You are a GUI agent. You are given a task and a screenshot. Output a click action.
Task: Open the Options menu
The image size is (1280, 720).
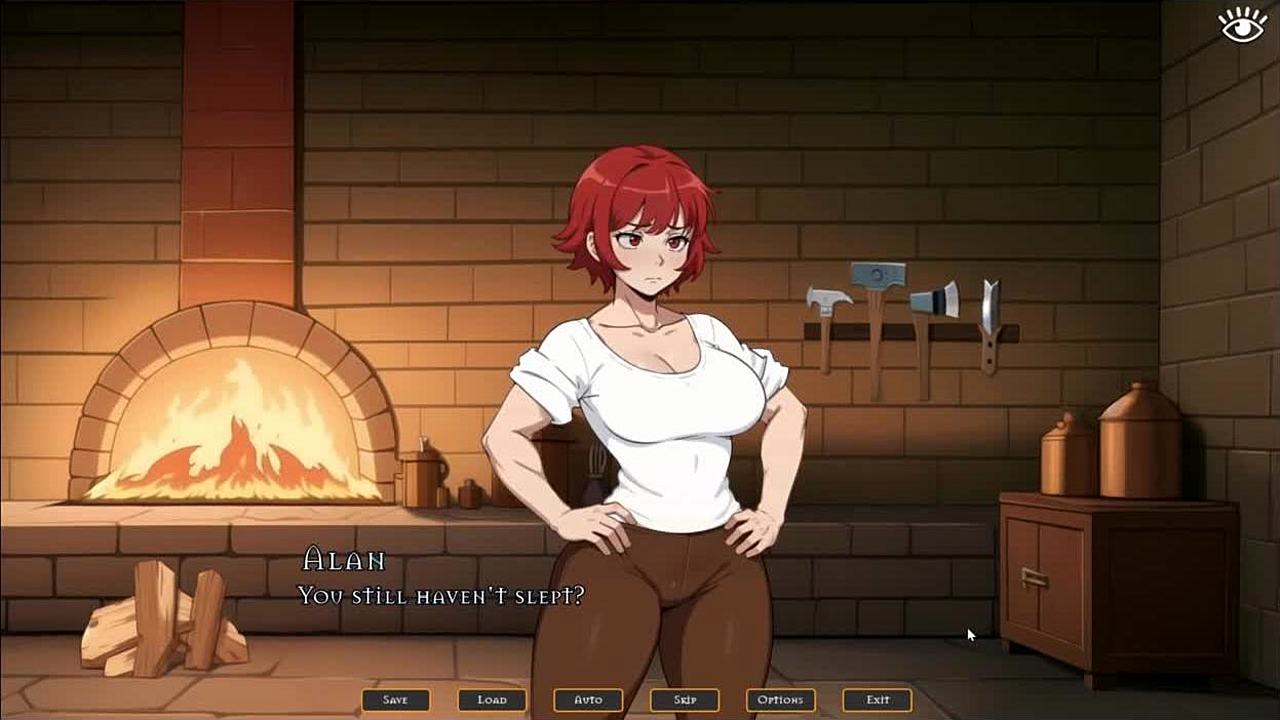780,700
